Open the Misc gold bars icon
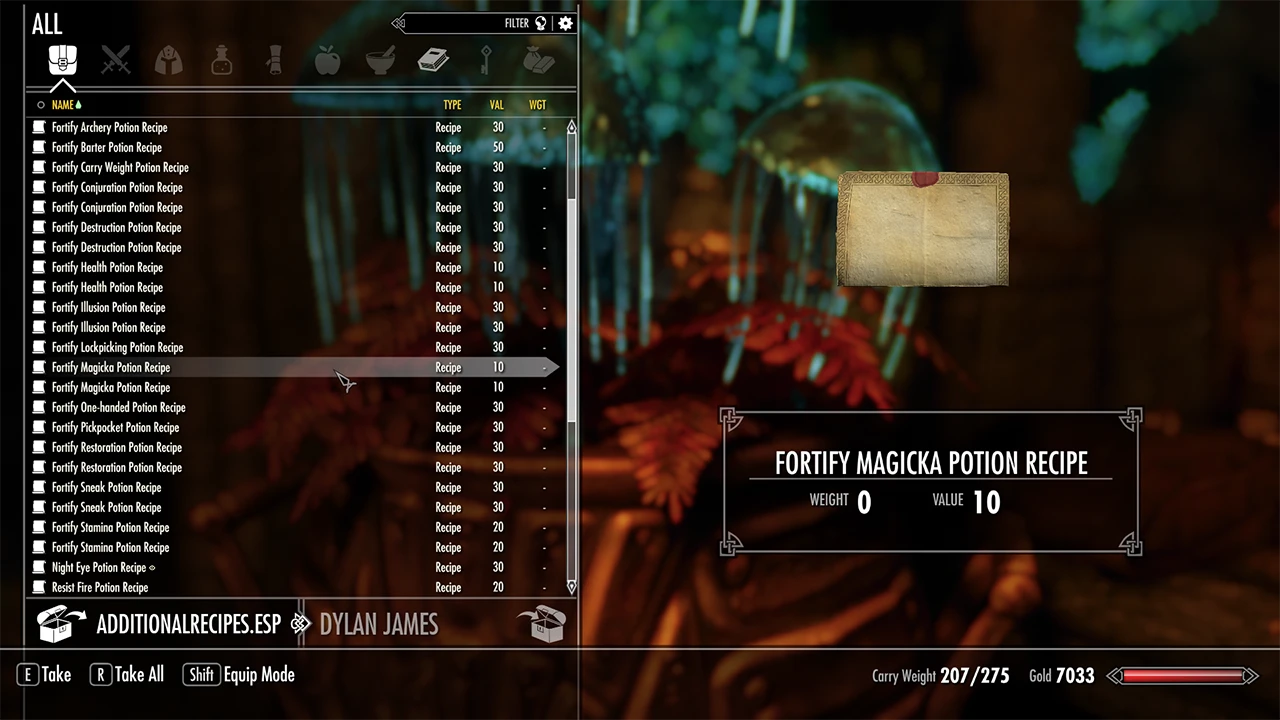This screenshot has height=720, width=1280. pos(539,60)
